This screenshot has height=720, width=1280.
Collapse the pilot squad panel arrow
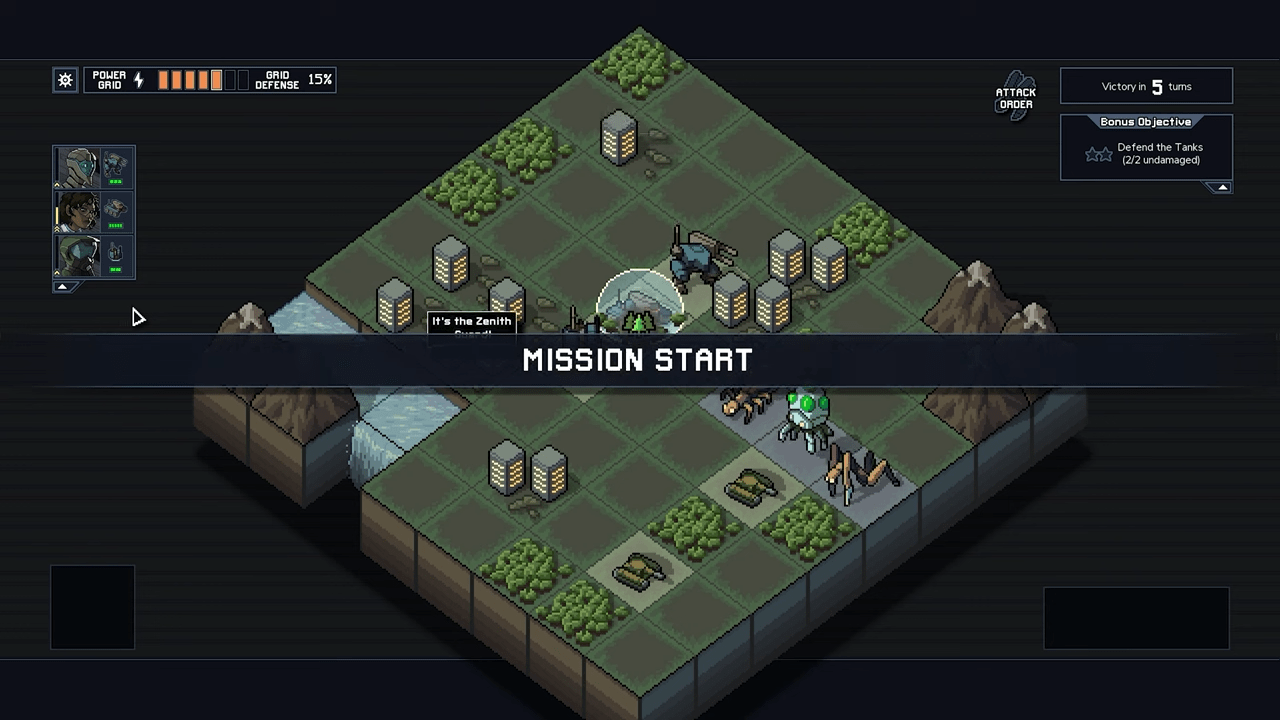(62, 287)
